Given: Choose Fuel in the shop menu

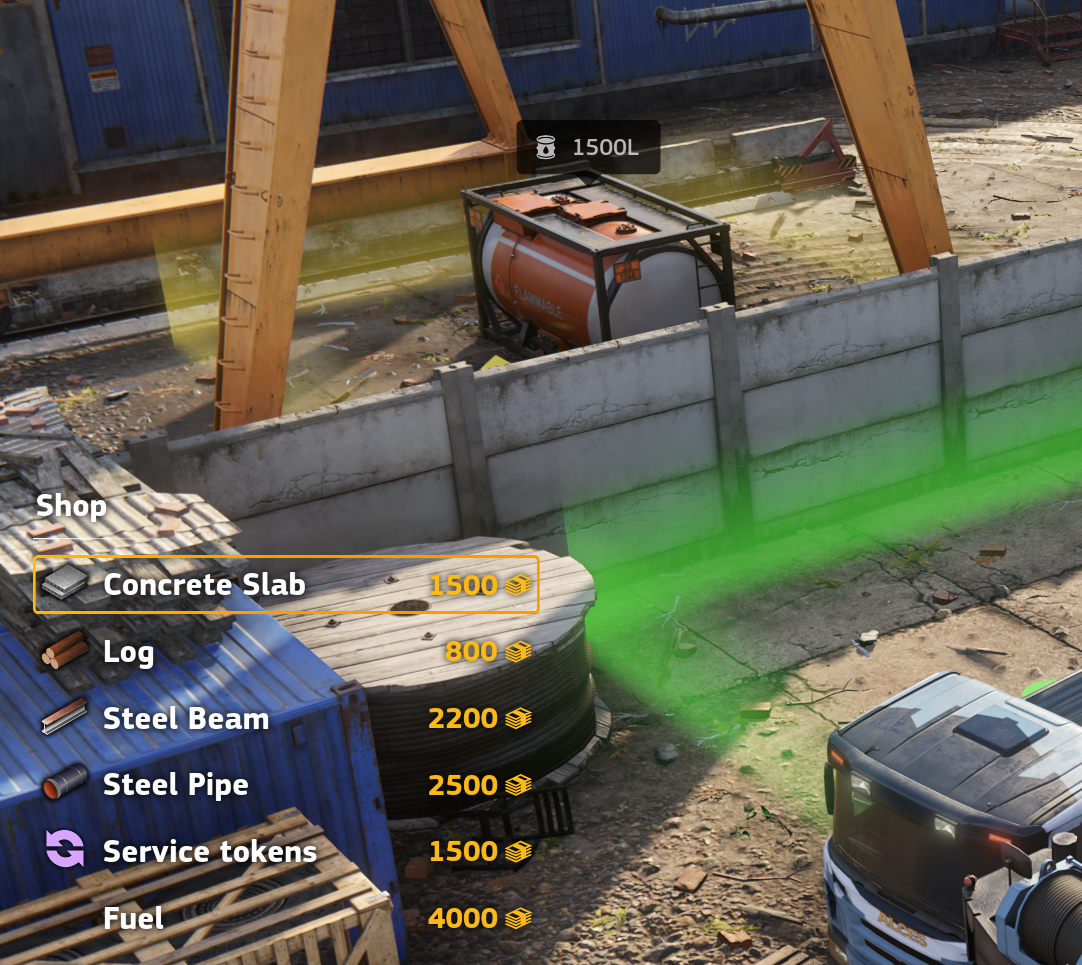Looking at the screenshot, I should pyautogui.click(x=286, y=918).
